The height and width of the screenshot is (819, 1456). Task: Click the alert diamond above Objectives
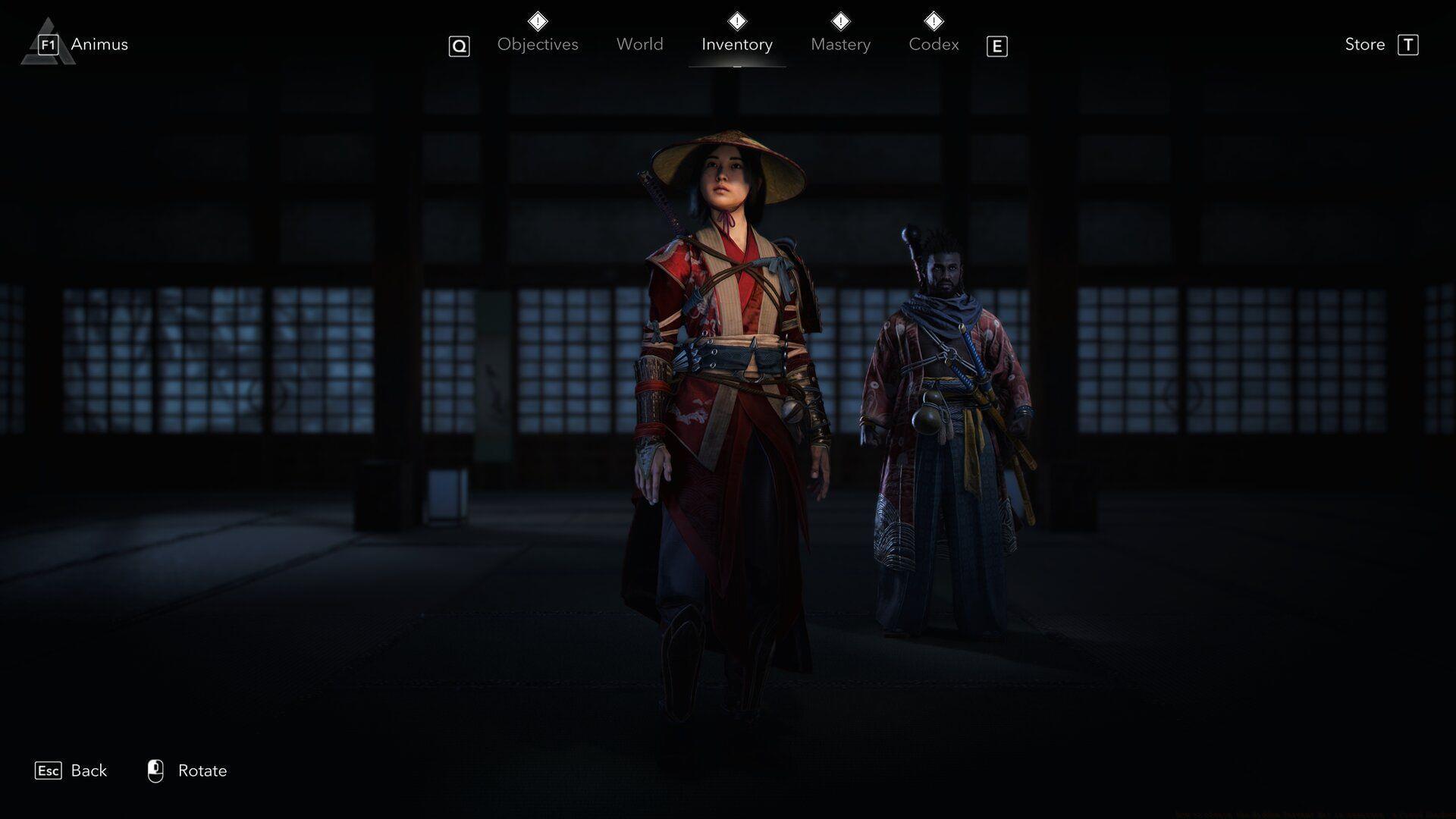pos(537,20)
